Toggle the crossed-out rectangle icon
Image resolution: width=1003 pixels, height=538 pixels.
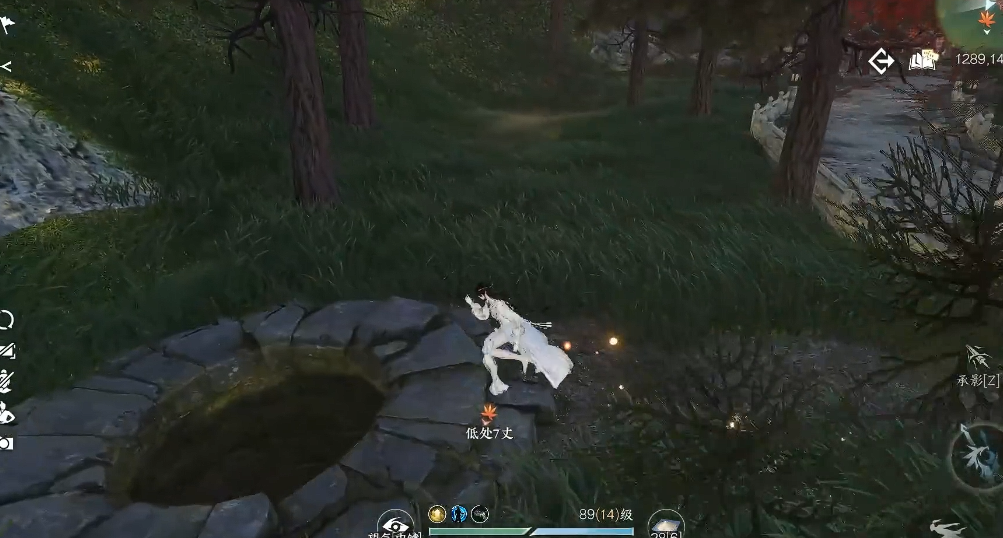click(7, 350)
